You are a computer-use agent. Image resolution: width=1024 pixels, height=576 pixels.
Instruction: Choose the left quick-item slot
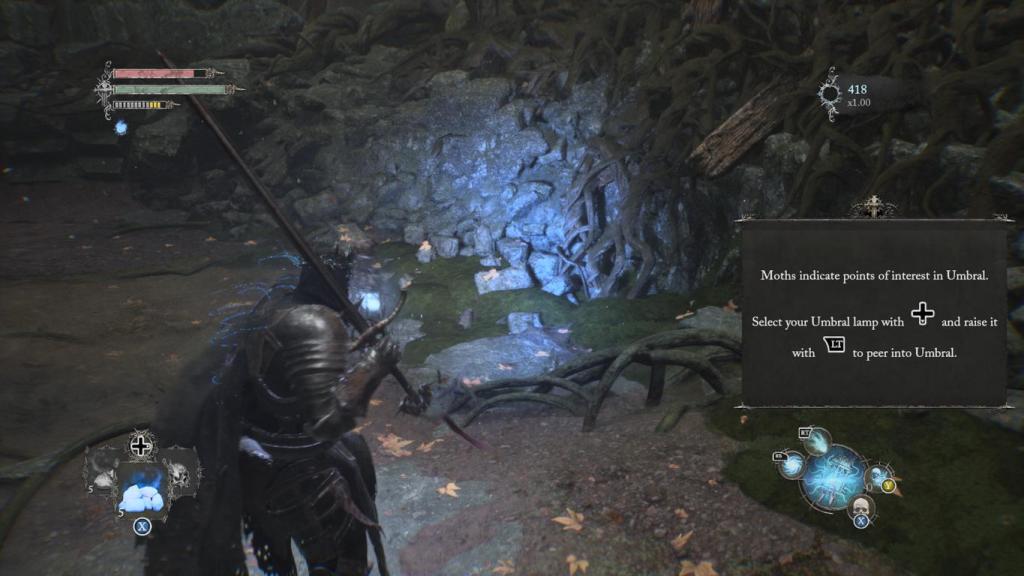tap(104, 473)
